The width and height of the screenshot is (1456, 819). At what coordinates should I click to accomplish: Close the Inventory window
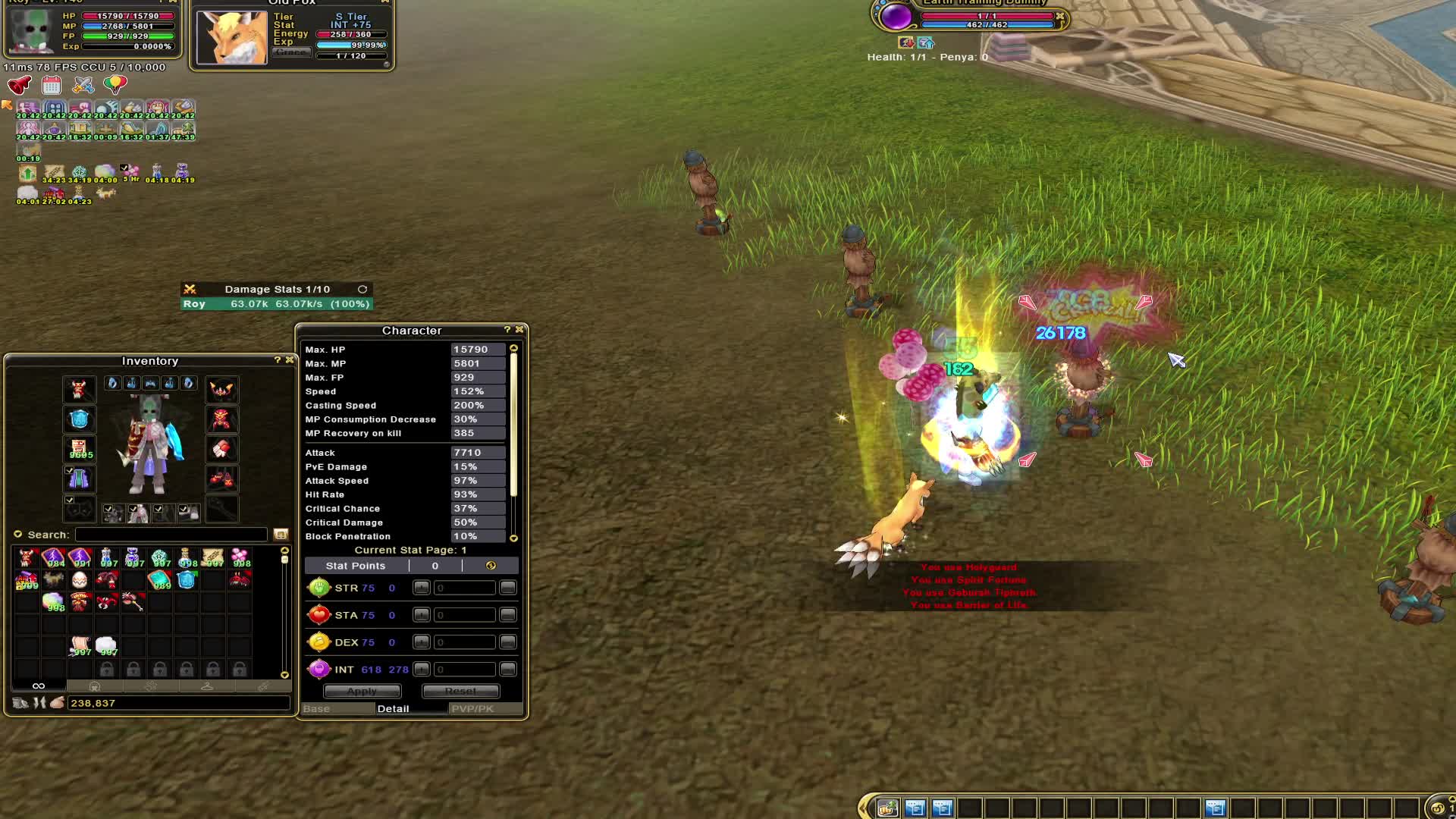(x=289, y=360)
